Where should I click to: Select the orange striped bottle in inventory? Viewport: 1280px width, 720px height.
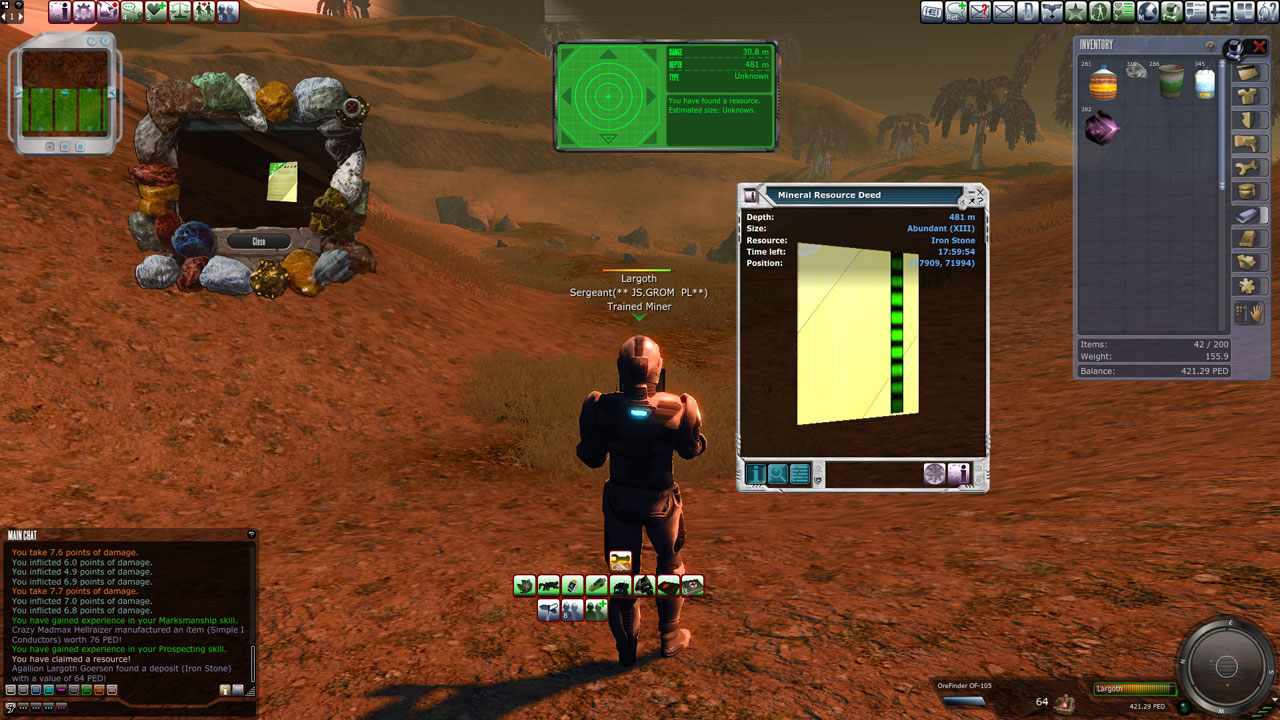point(1102,83)
